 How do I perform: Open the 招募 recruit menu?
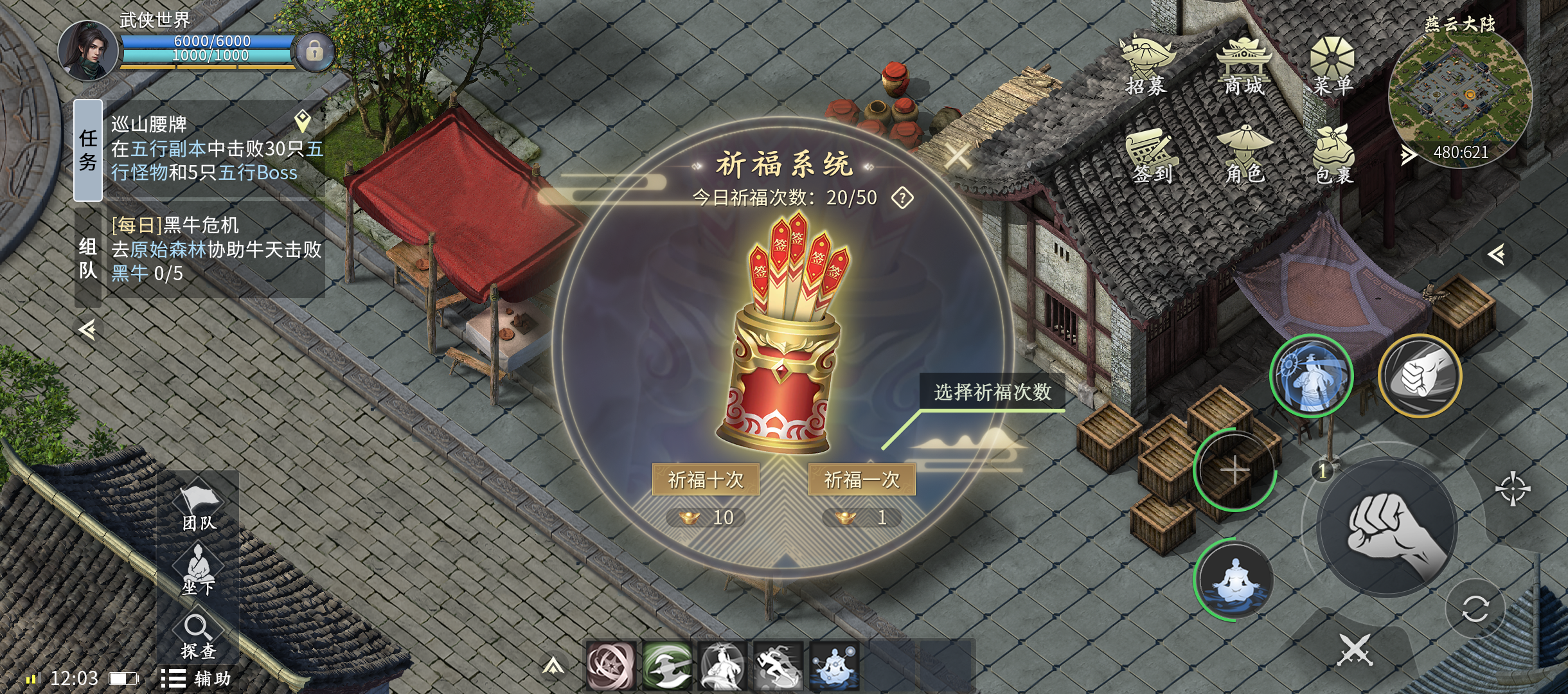1146,66
